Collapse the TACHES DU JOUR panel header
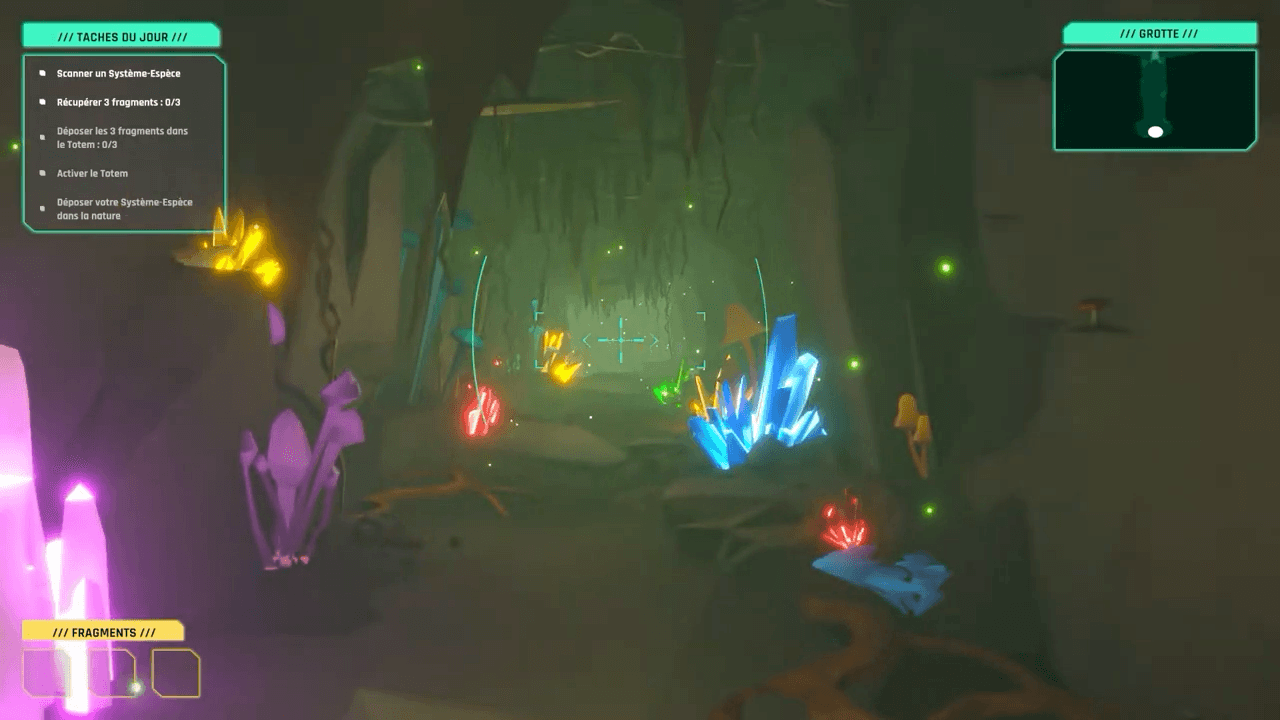 tap(122, 34)
